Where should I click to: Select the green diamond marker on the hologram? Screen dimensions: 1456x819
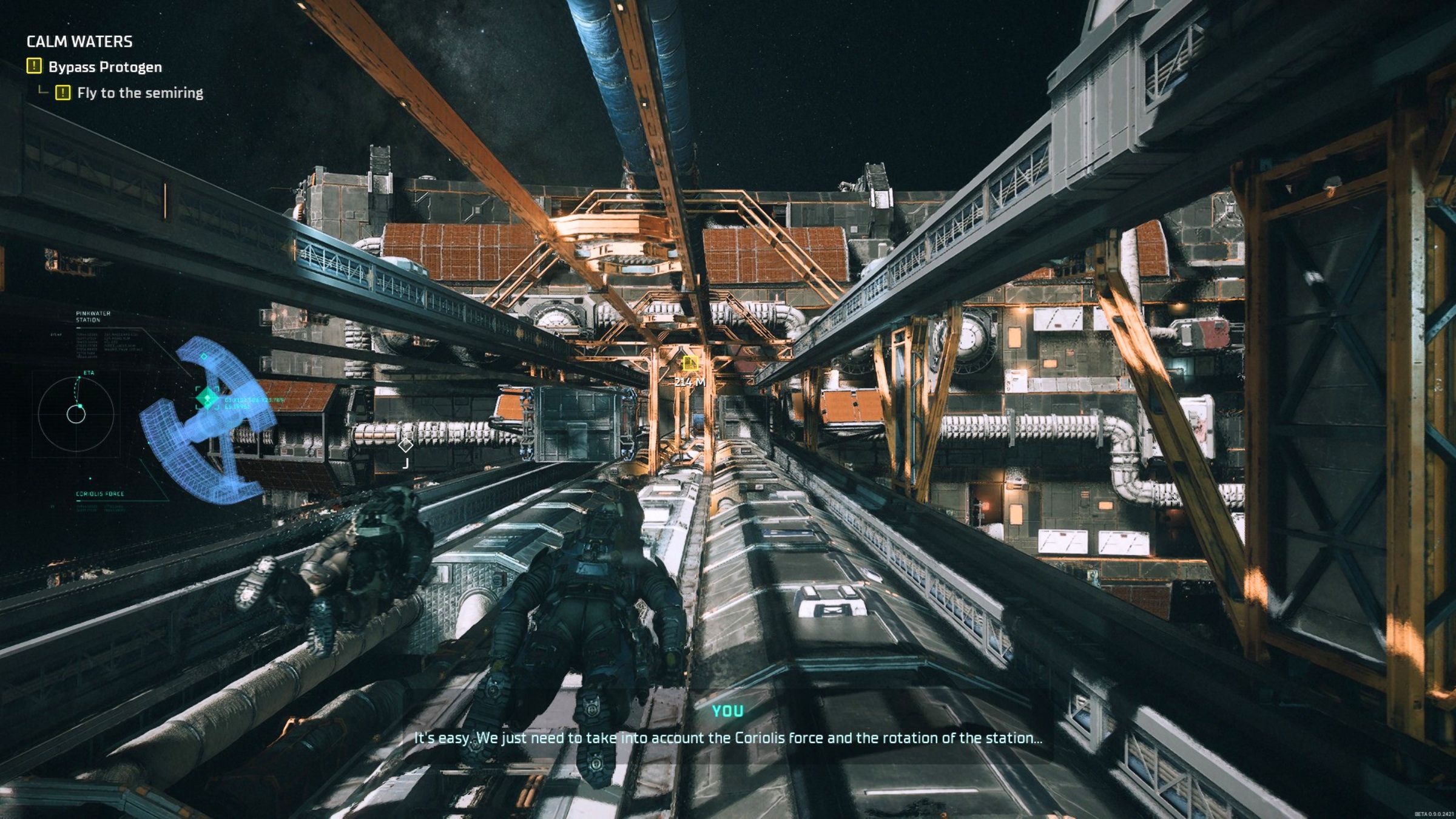207,398
